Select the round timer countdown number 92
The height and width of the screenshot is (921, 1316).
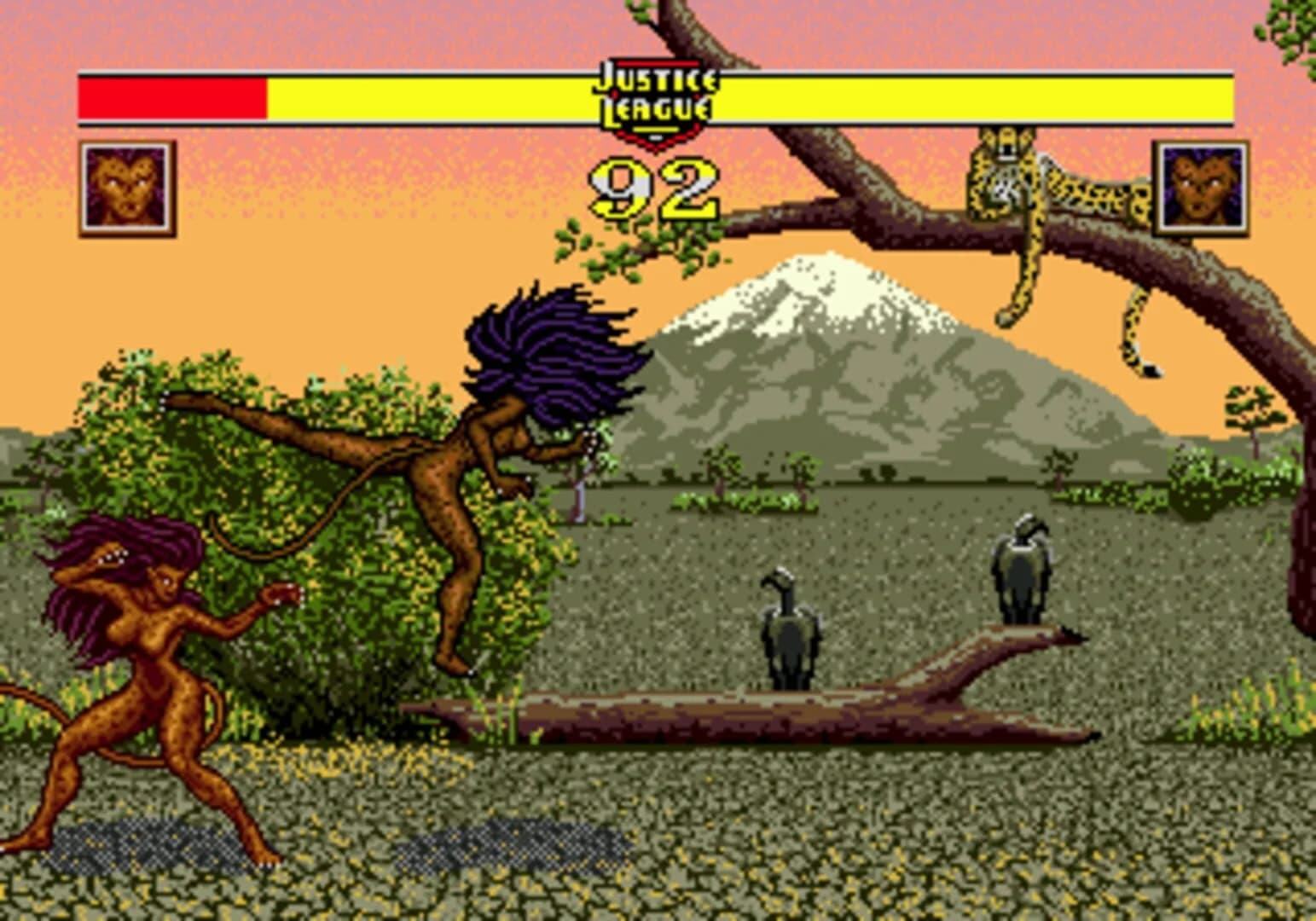click(x=652, y=189)
